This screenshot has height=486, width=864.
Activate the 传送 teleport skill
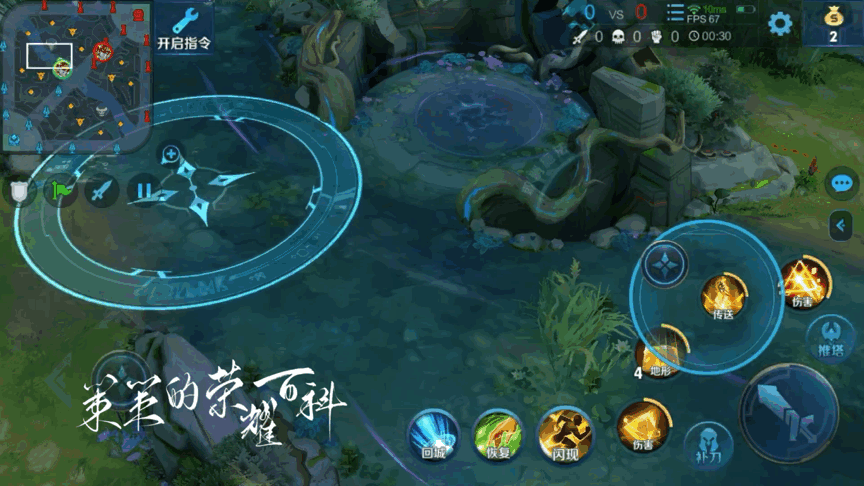722,296
